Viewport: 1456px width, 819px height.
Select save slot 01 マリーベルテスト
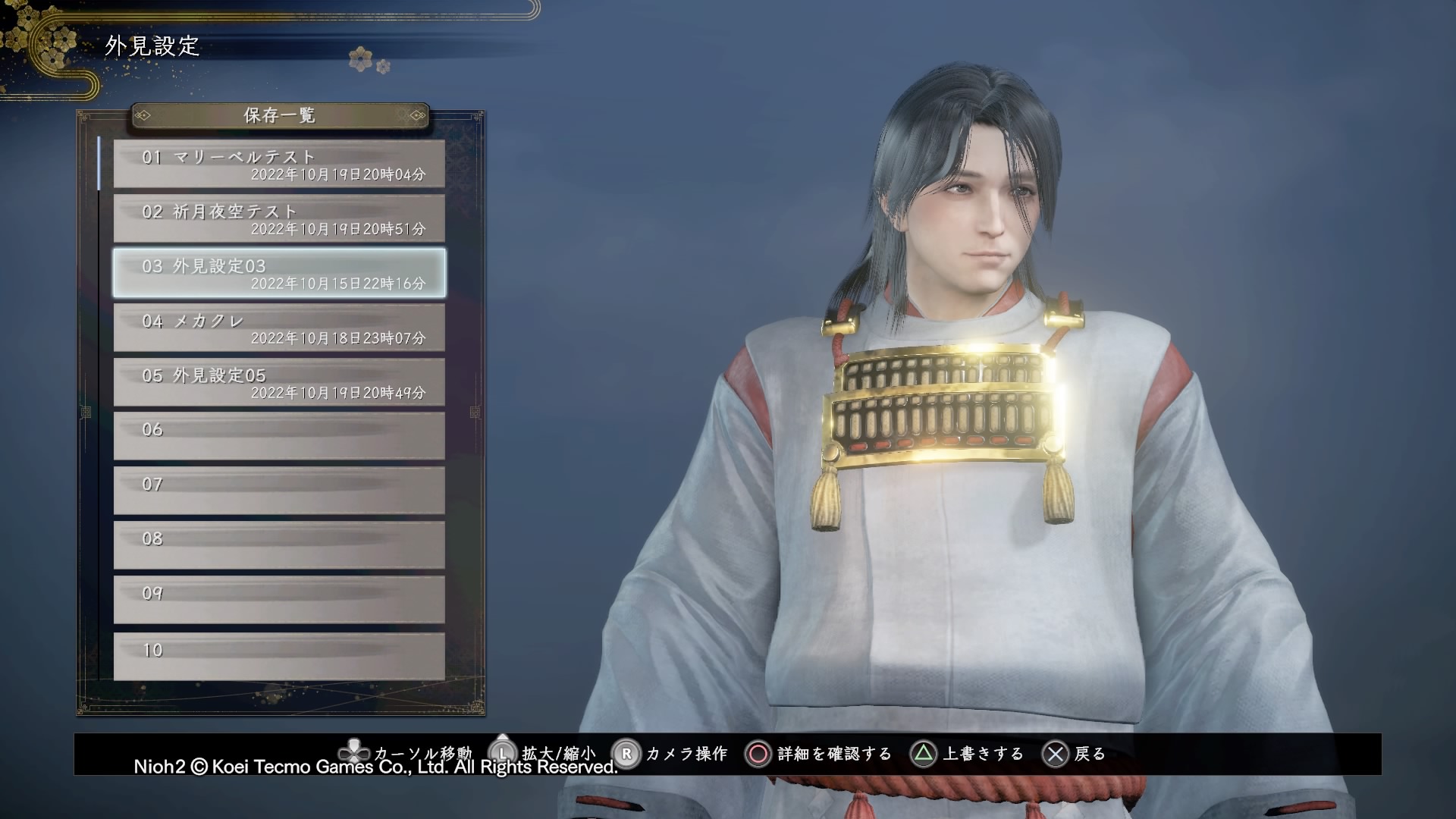tap(279, 164)
